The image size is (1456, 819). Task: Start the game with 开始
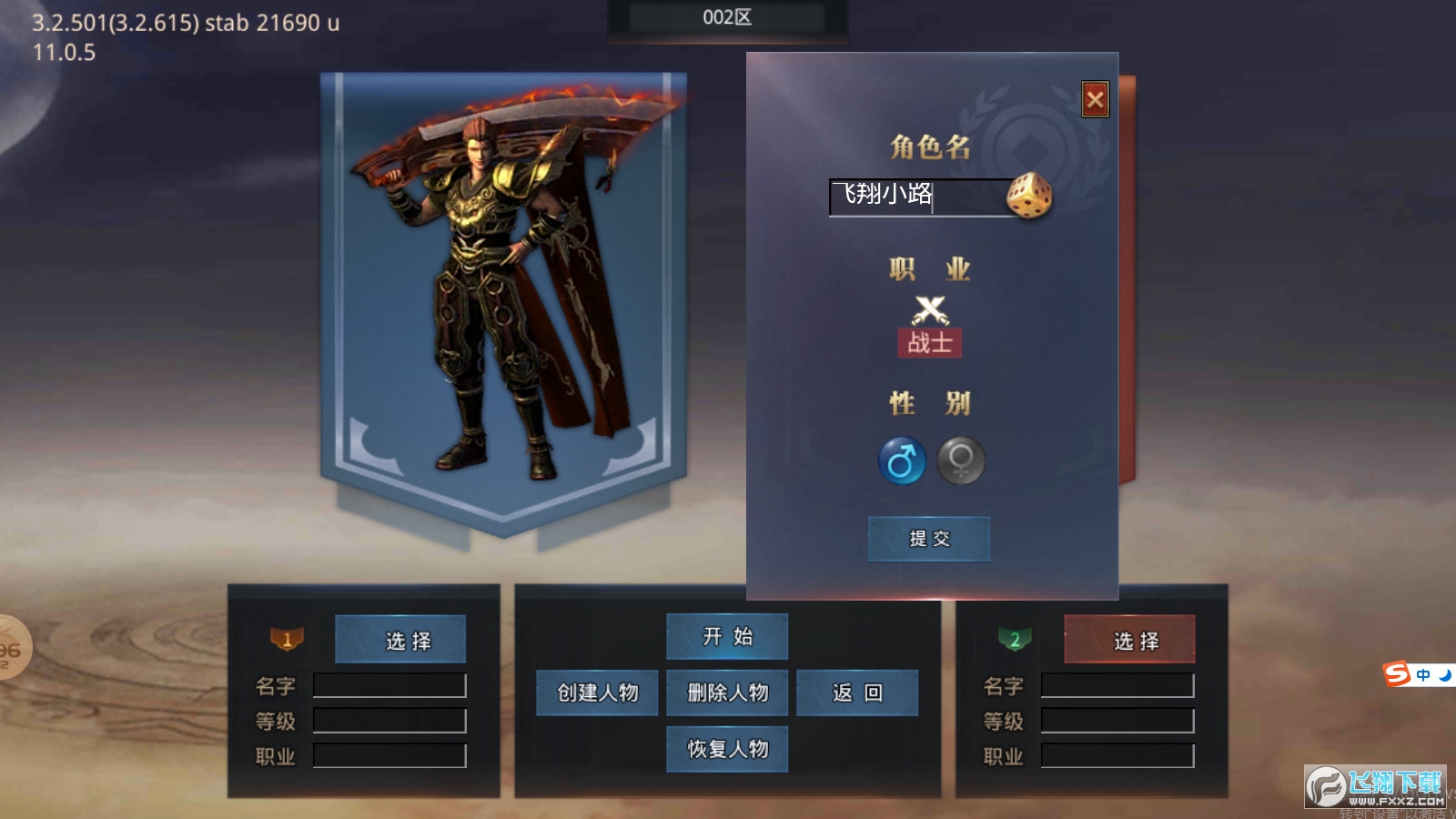pos(727,636)
